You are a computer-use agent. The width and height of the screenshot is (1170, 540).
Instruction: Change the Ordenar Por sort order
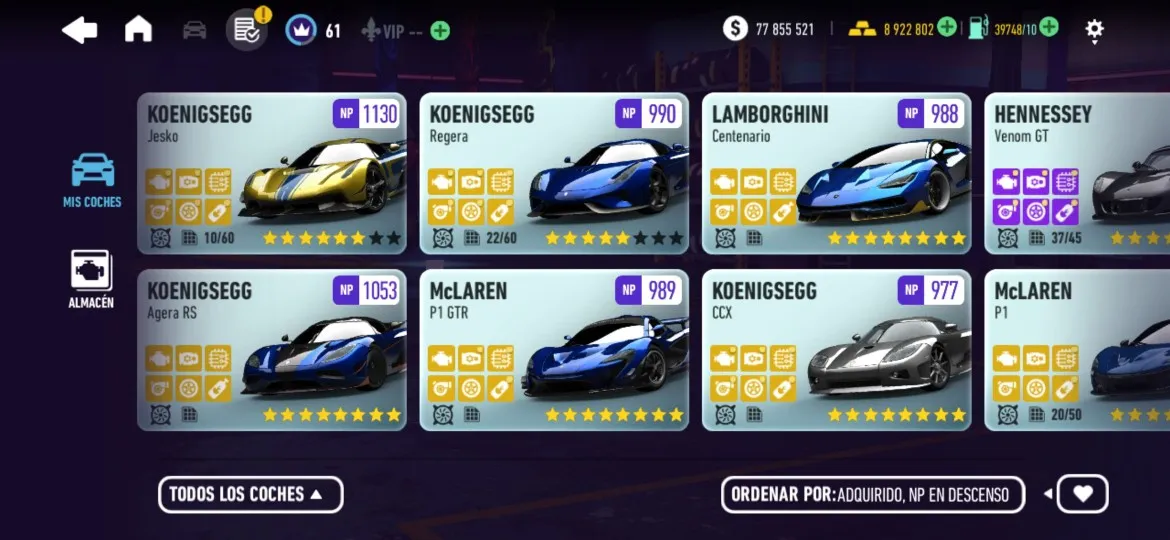[872, 494]
